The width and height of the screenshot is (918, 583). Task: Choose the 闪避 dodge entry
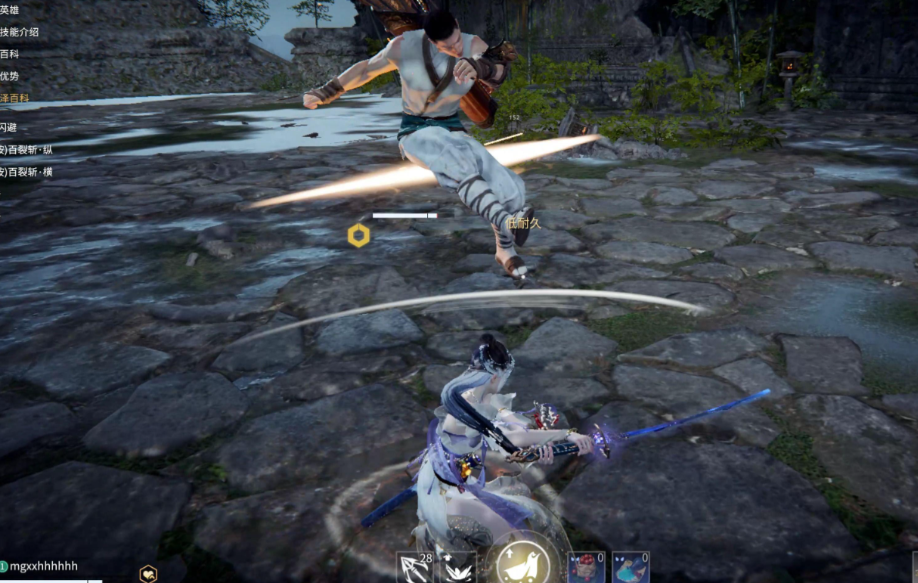tap(9, 128)
